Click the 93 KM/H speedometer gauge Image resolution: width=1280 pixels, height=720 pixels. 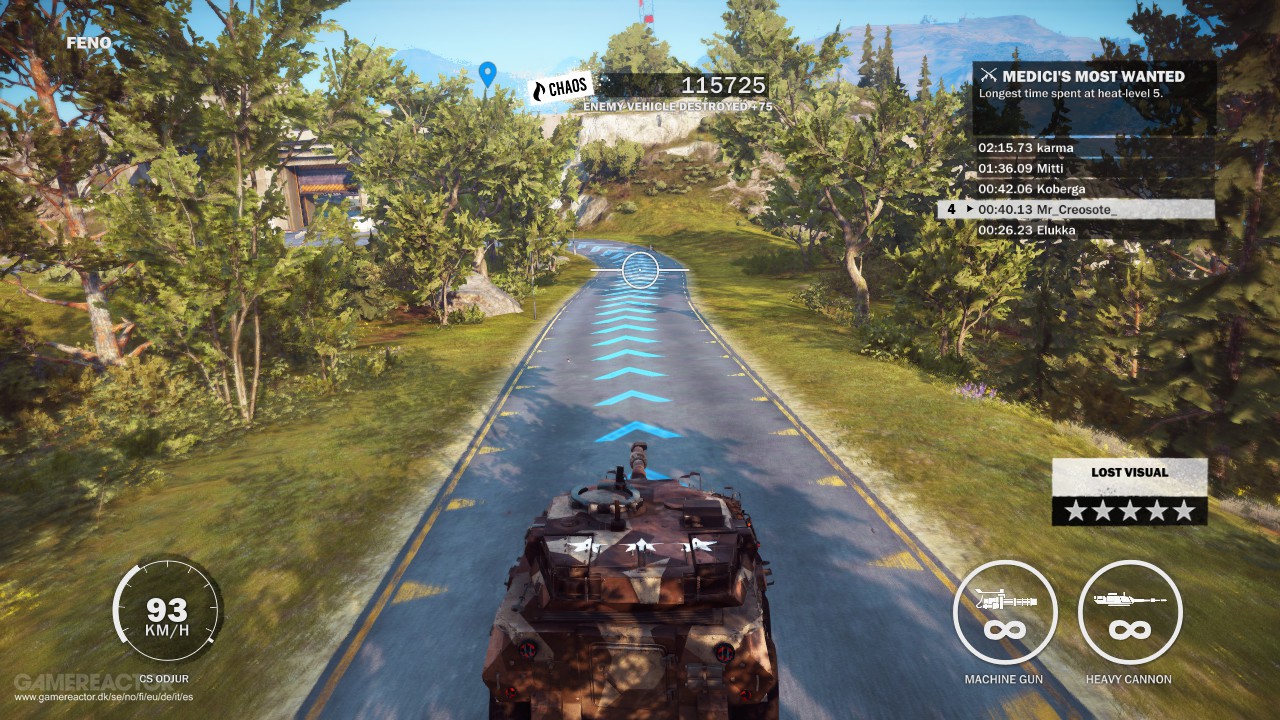point(168,611)
